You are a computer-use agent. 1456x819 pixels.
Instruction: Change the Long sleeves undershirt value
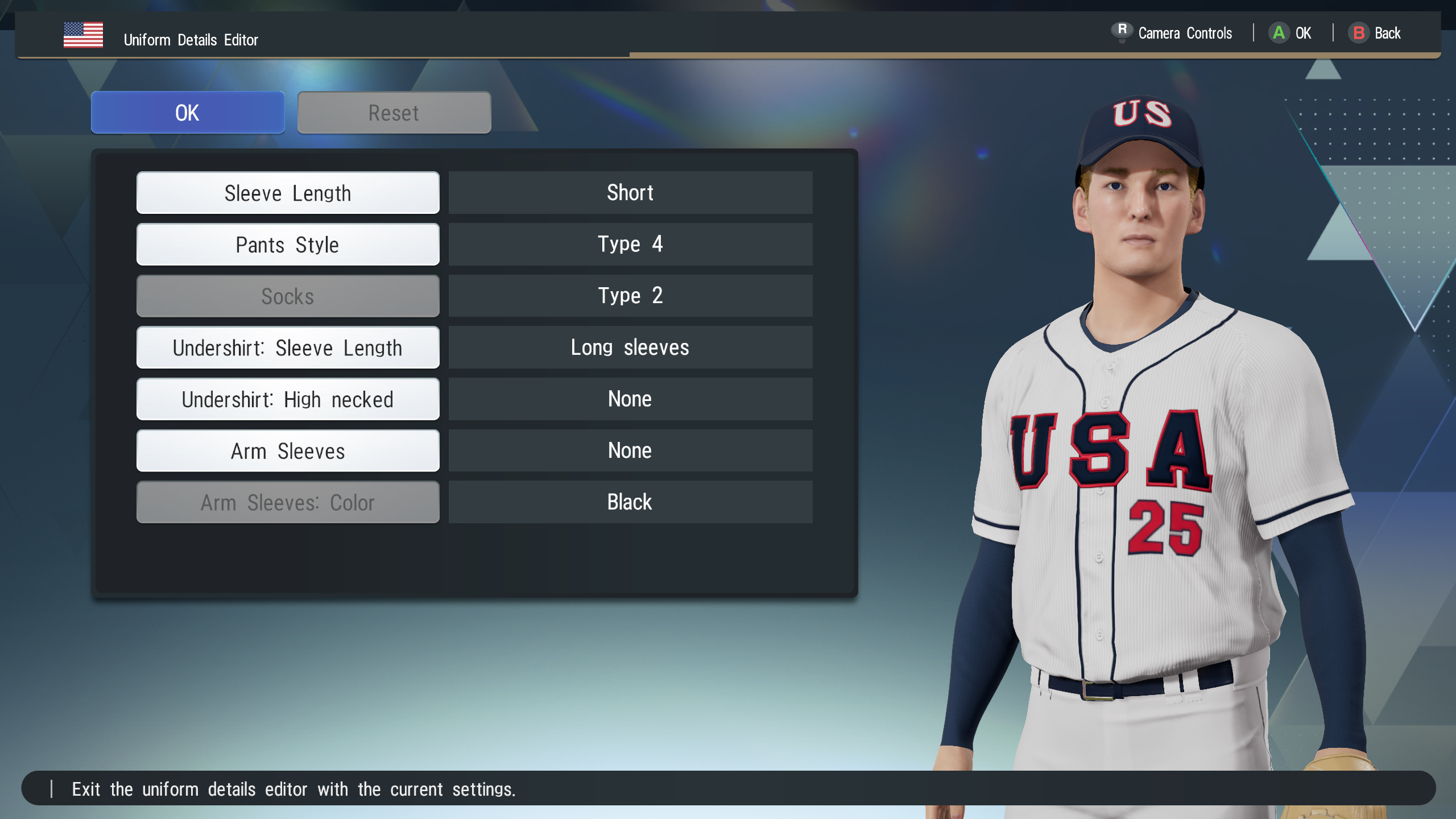click(x=630, y=348)
